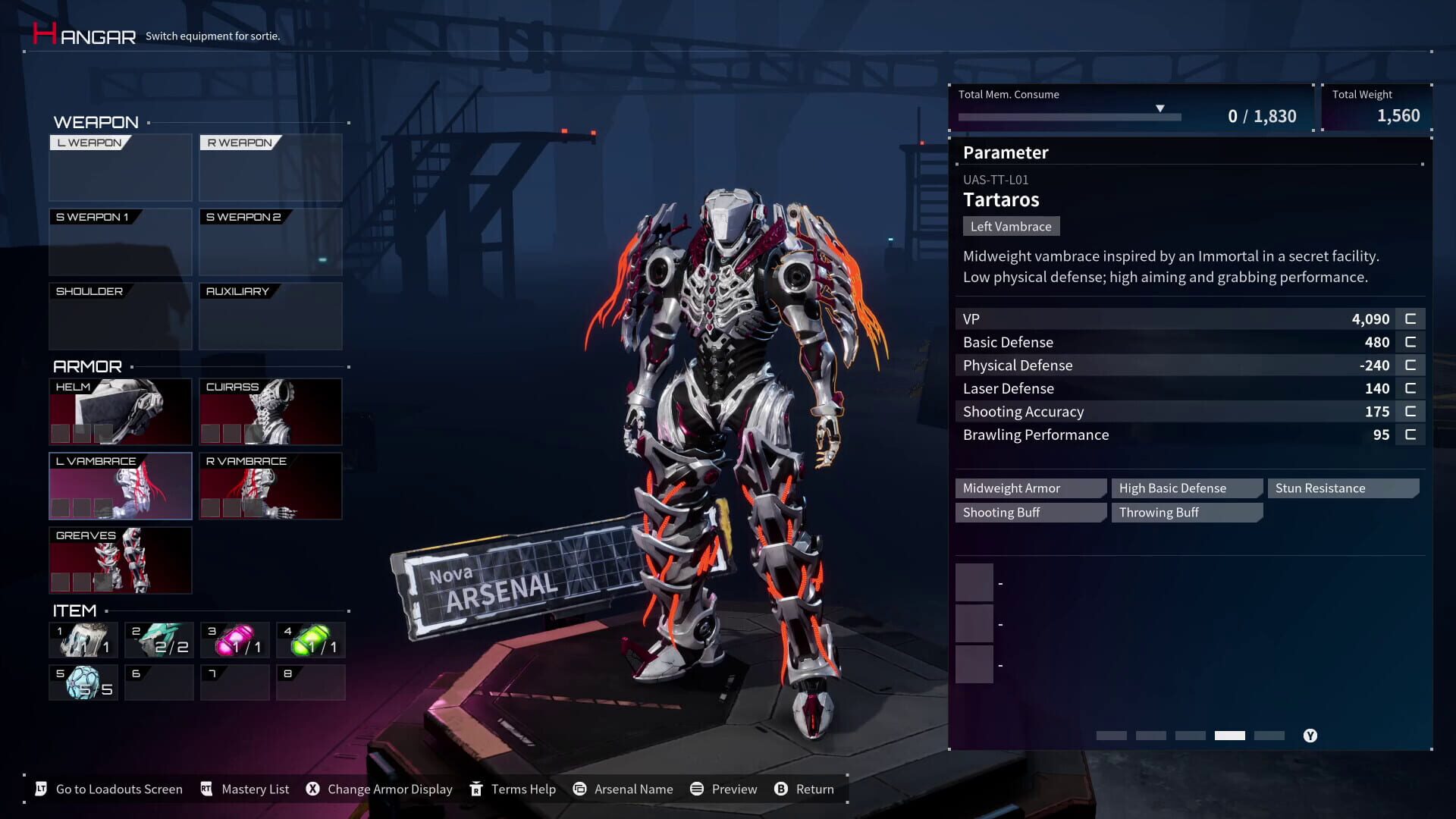Select the highlighted page indicator bar
This screenshot has width=1456, height=819.
tap(1230, 735)
